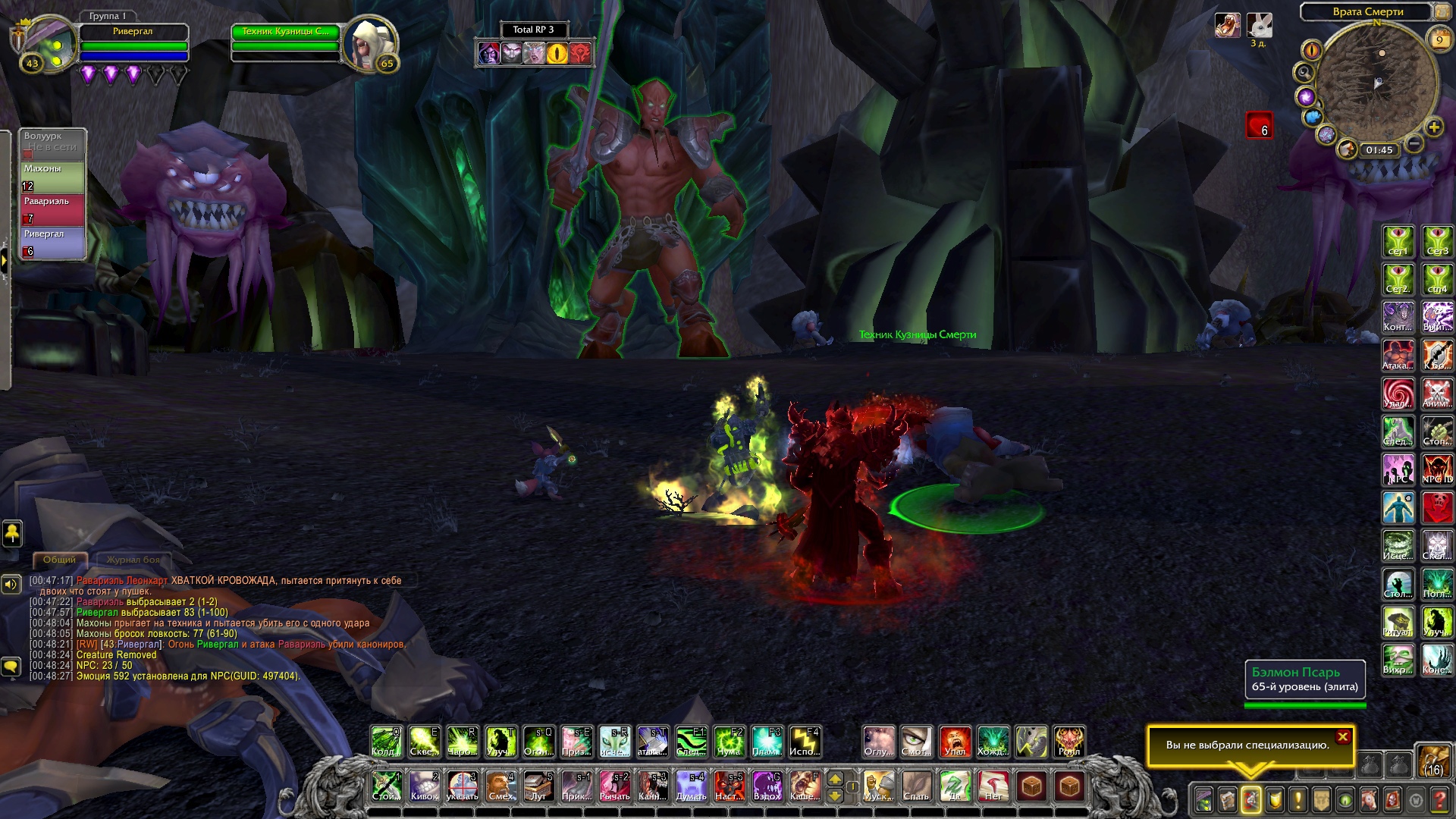The height and width of the screenshot is (819, 1456).
Task: Click the Да scroll button
Action: 955,786
